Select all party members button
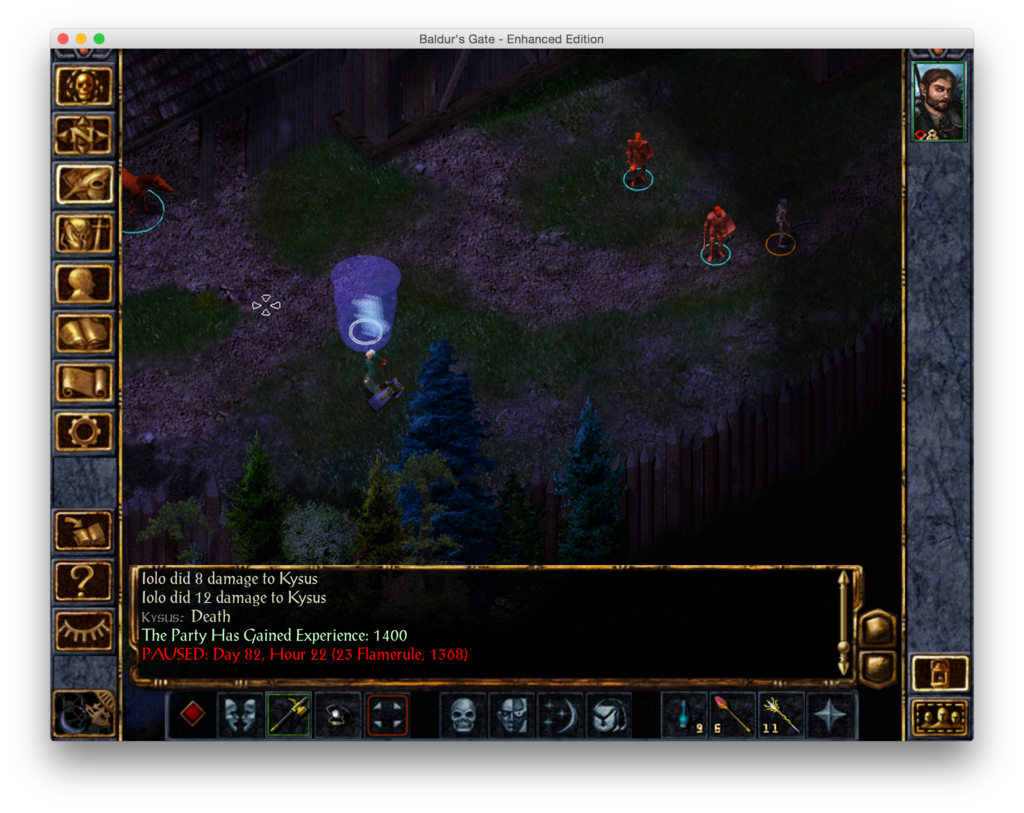 pos(940,717)
